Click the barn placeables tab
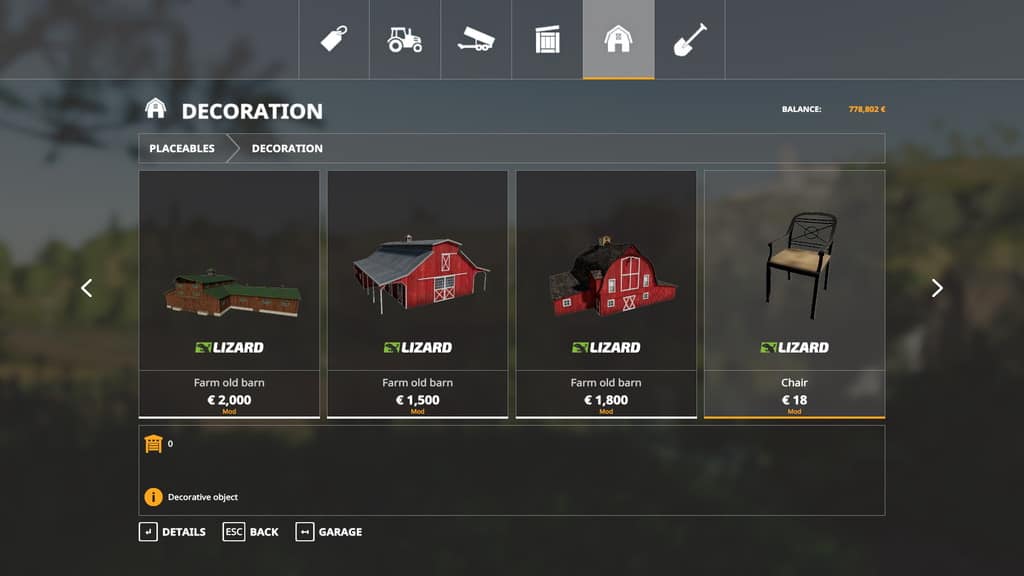Screen dimensions: 1024x576 (618, 40)
